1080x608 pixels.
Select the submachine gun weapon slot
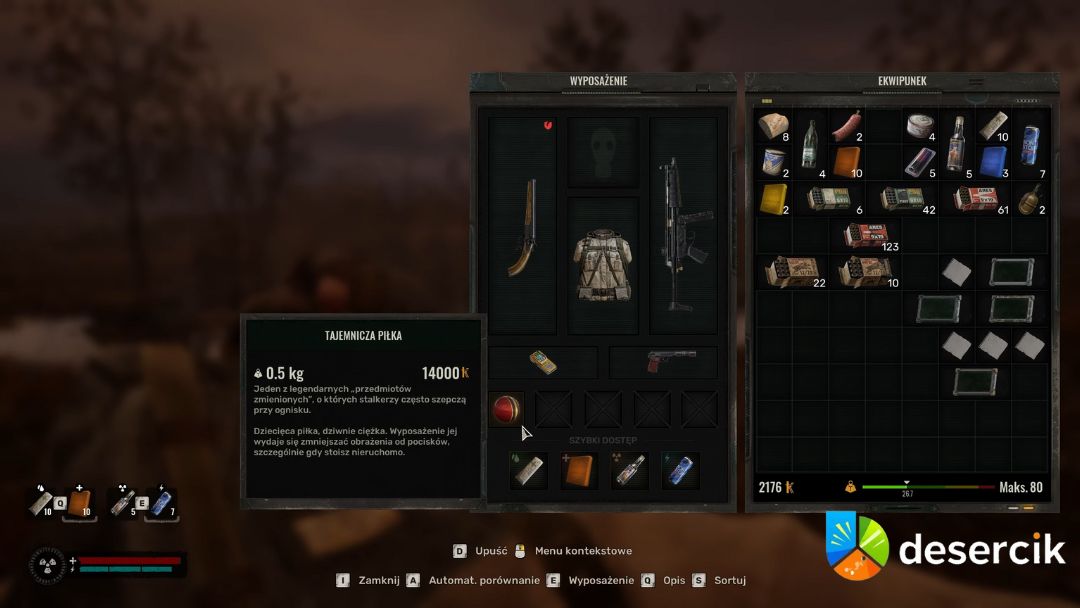coord(683,226)
